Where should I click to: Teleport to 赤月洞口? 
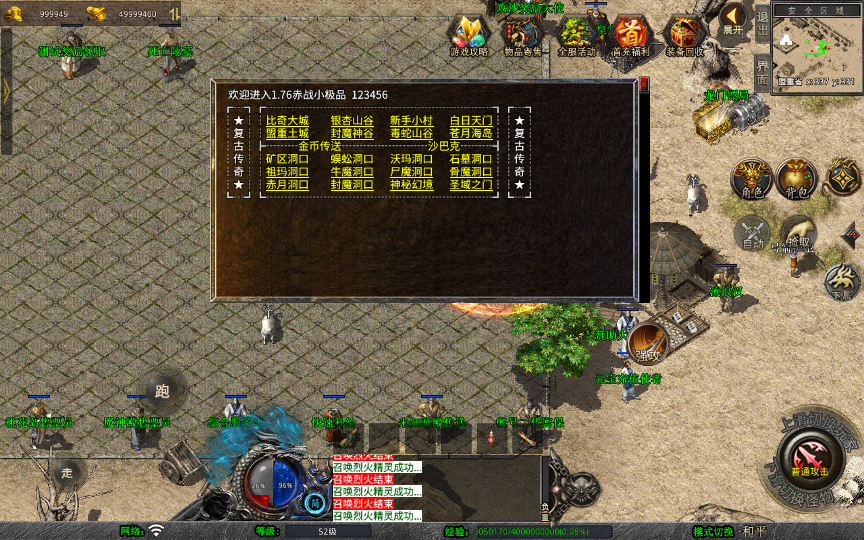click(287, 185)
